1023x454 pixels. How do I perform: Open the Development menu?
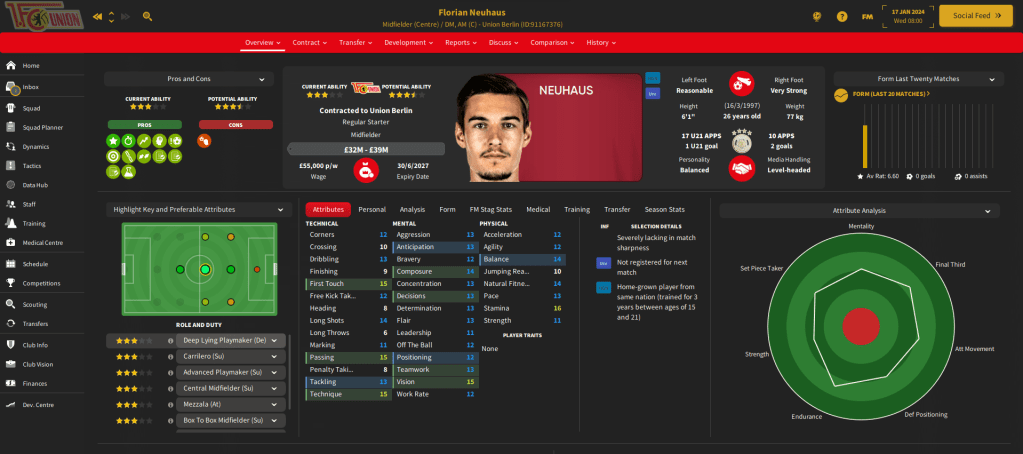tap(408, 43)
